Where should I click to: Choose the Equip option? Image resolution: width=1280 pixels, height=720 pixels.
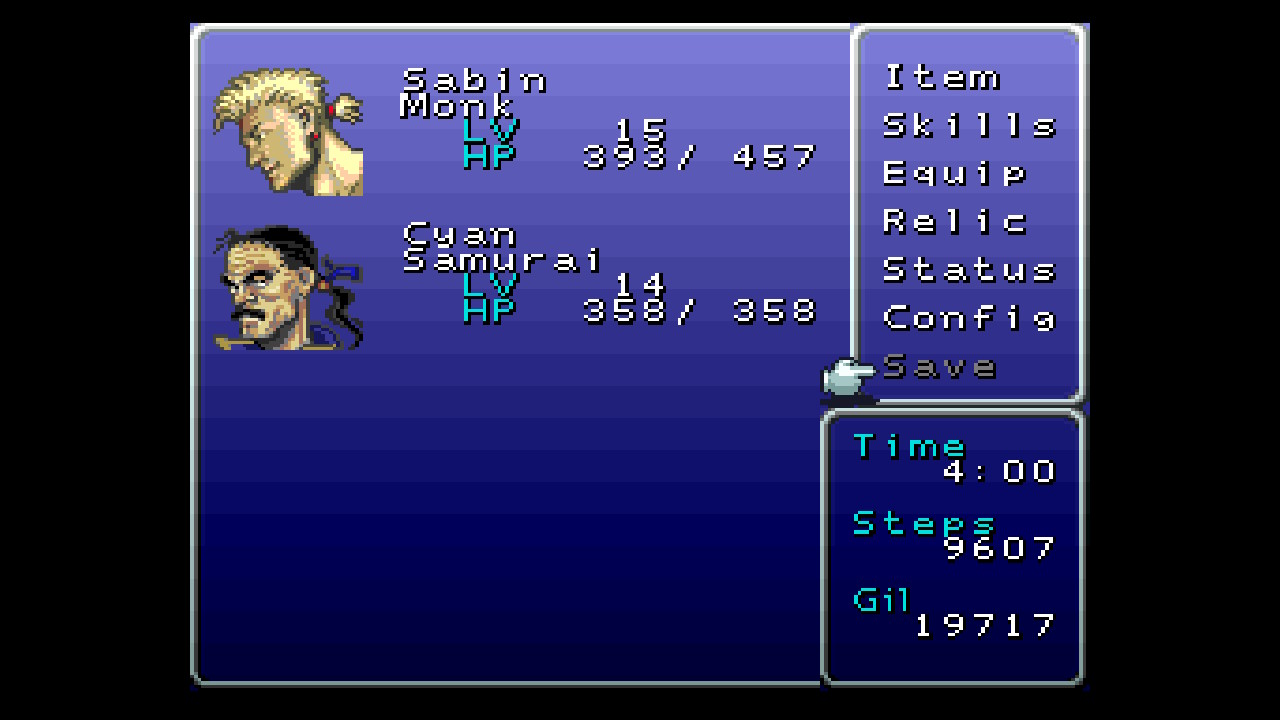point(954,174)
